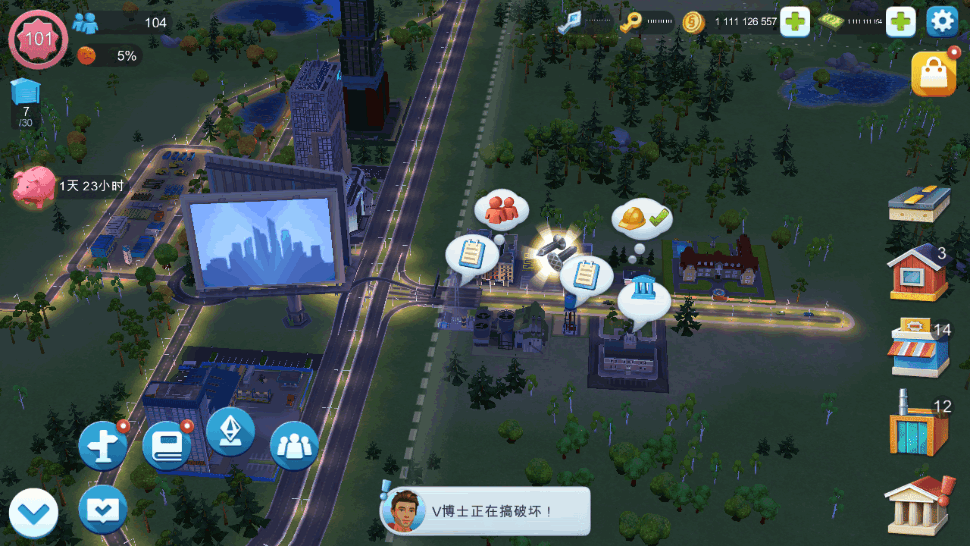This screenshot has height=546, width=970.
Task: Select the road building tool
Action: coord(918,203)
